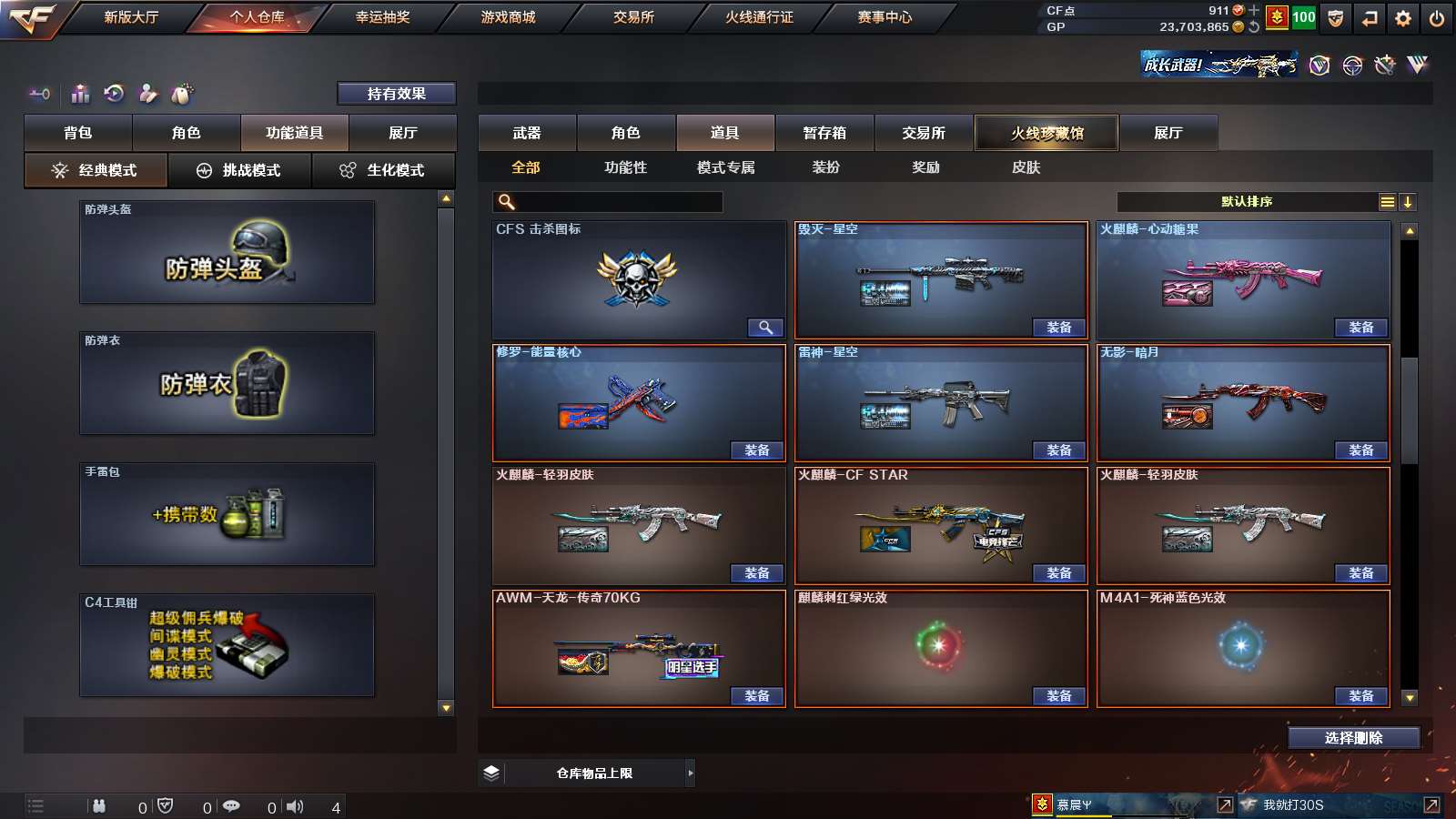Screen dimensions: 1456x819
Task: Equip the 毁灭-星空 sniper rifle skin
Action: pos(1058,328)
